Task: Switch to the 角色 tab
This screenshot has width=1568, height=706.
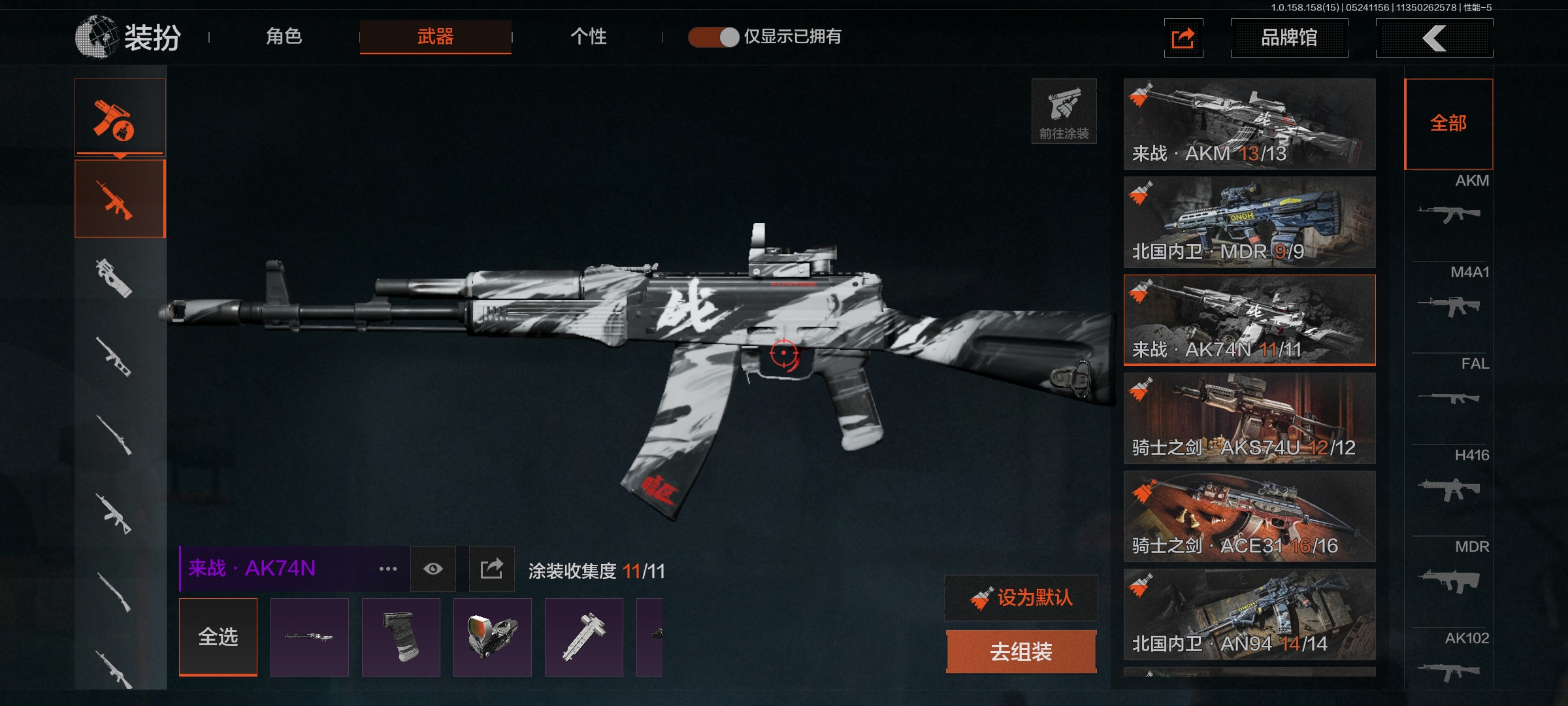Action: click(284, 37)
